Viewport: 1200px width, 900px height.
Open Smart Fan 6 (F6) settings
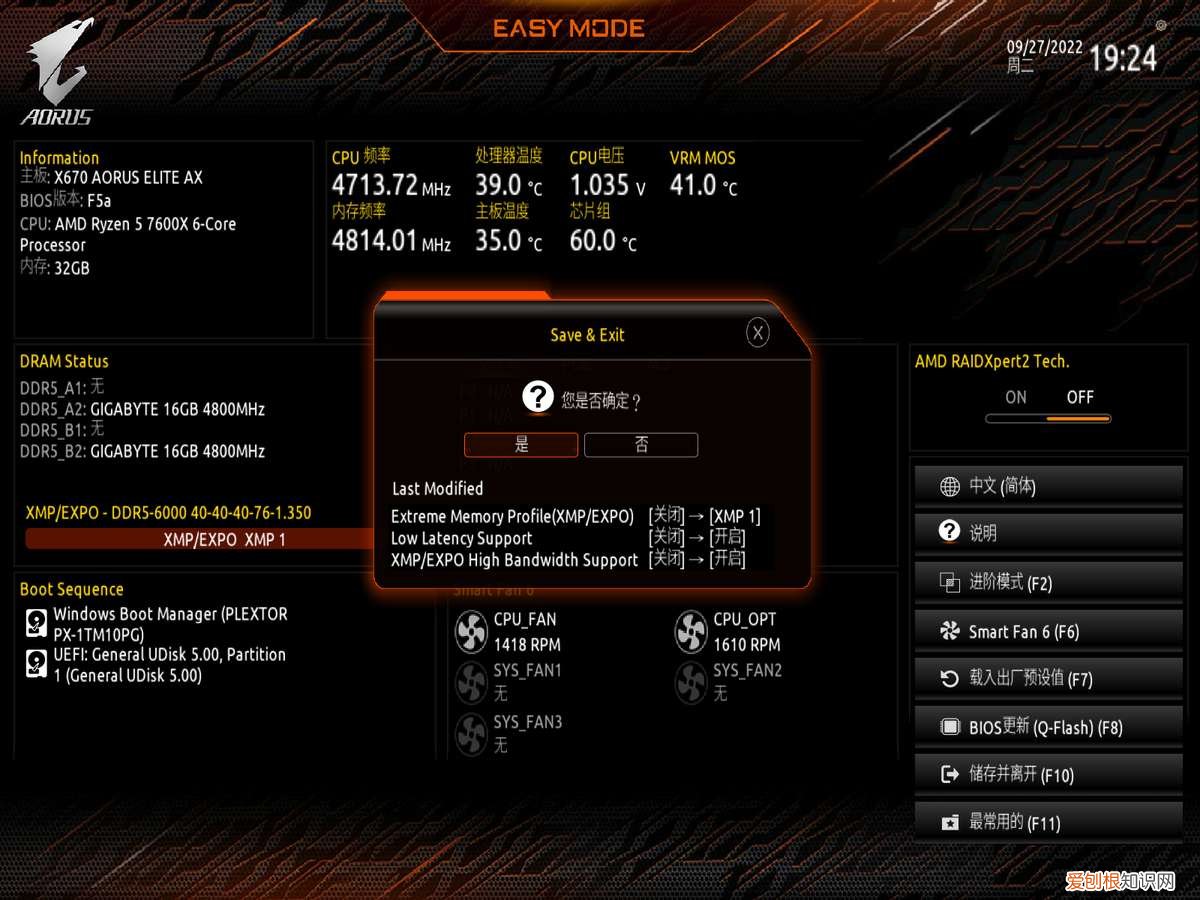[1048, 631]
